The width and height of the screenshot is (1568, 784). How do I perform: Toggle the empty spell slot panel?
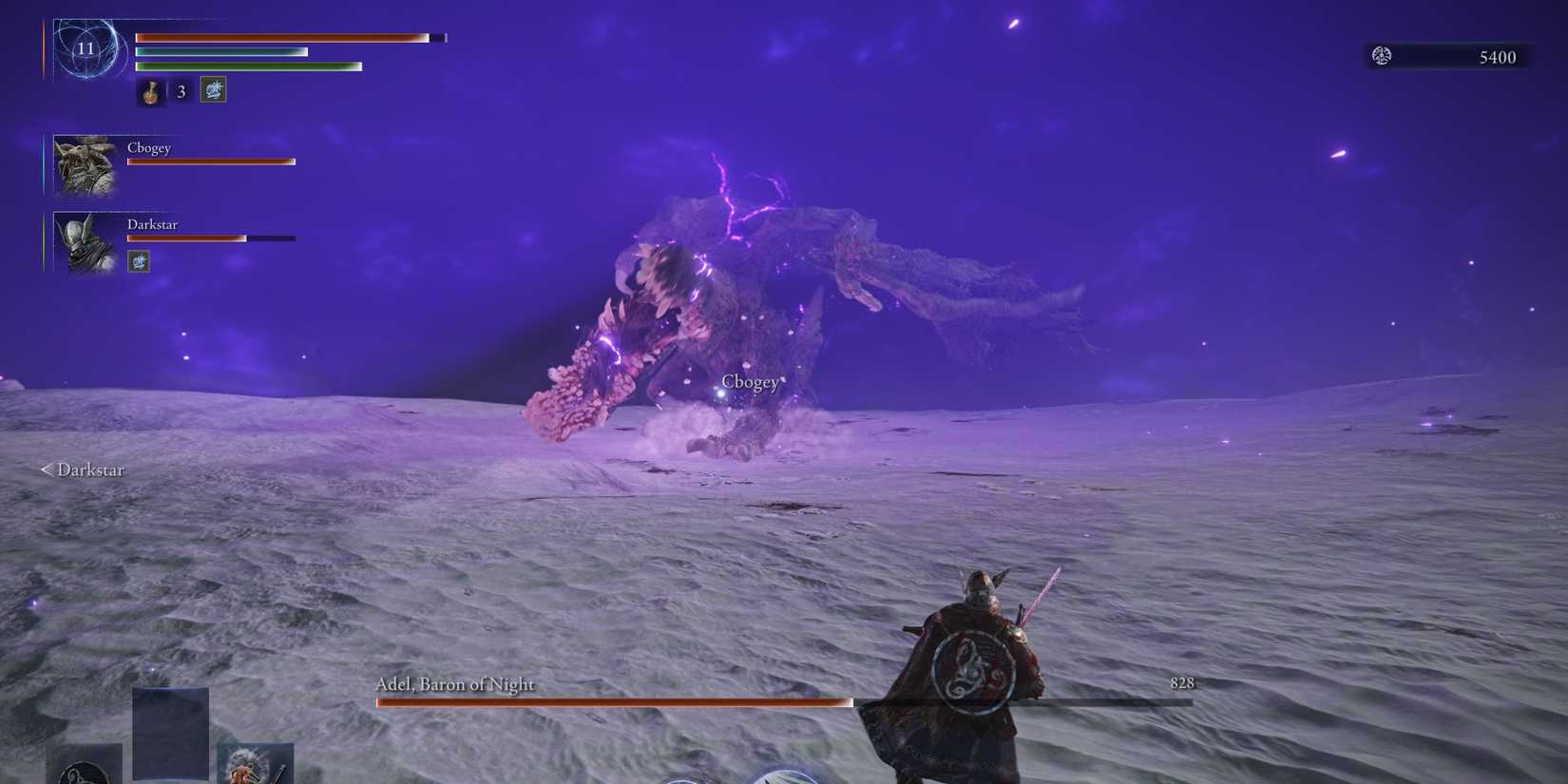pyautogui.click(x=171, y=730)
